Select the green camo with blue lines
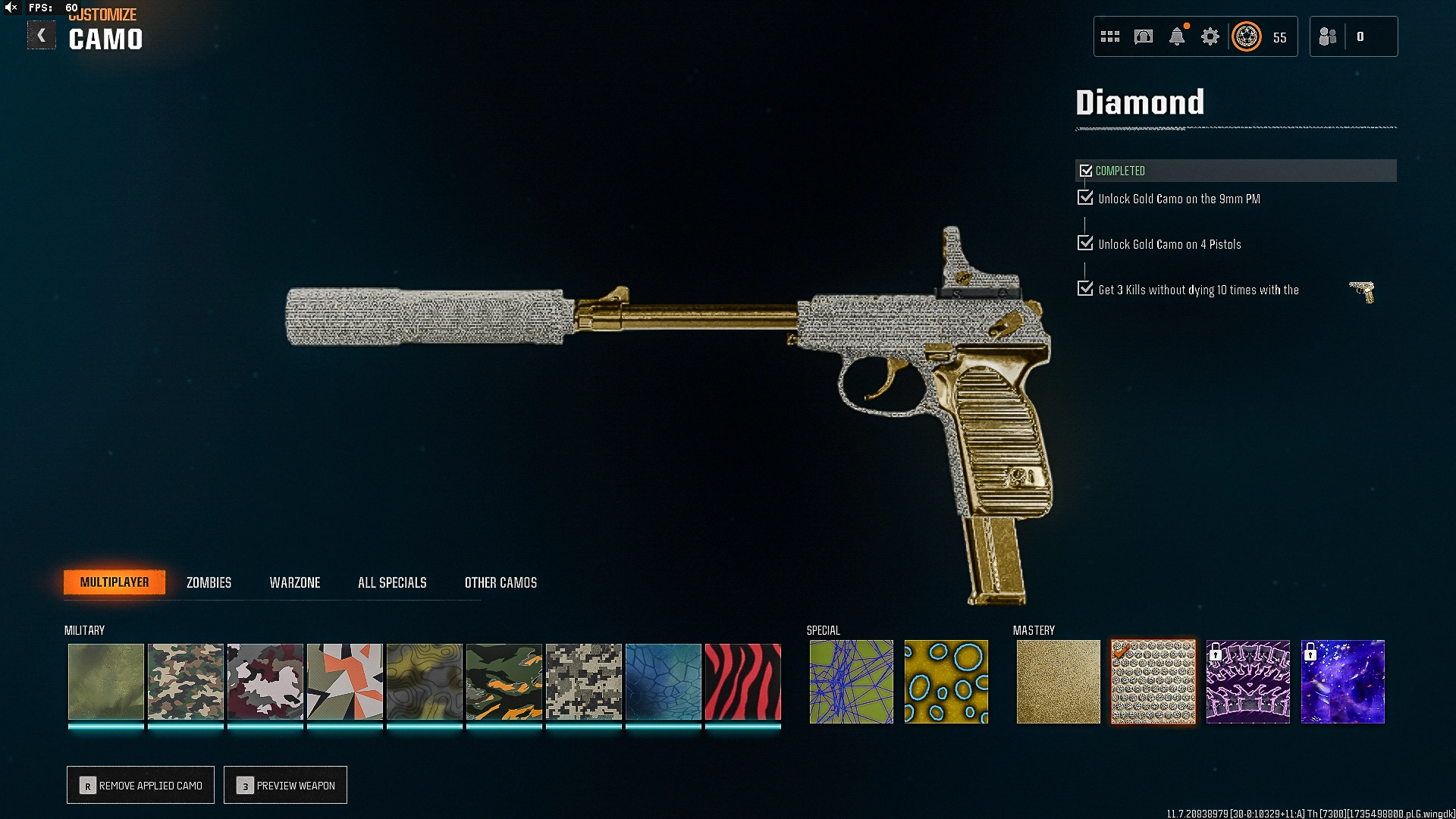Screen dimensions: 1456x819 (x=851, y=681)
